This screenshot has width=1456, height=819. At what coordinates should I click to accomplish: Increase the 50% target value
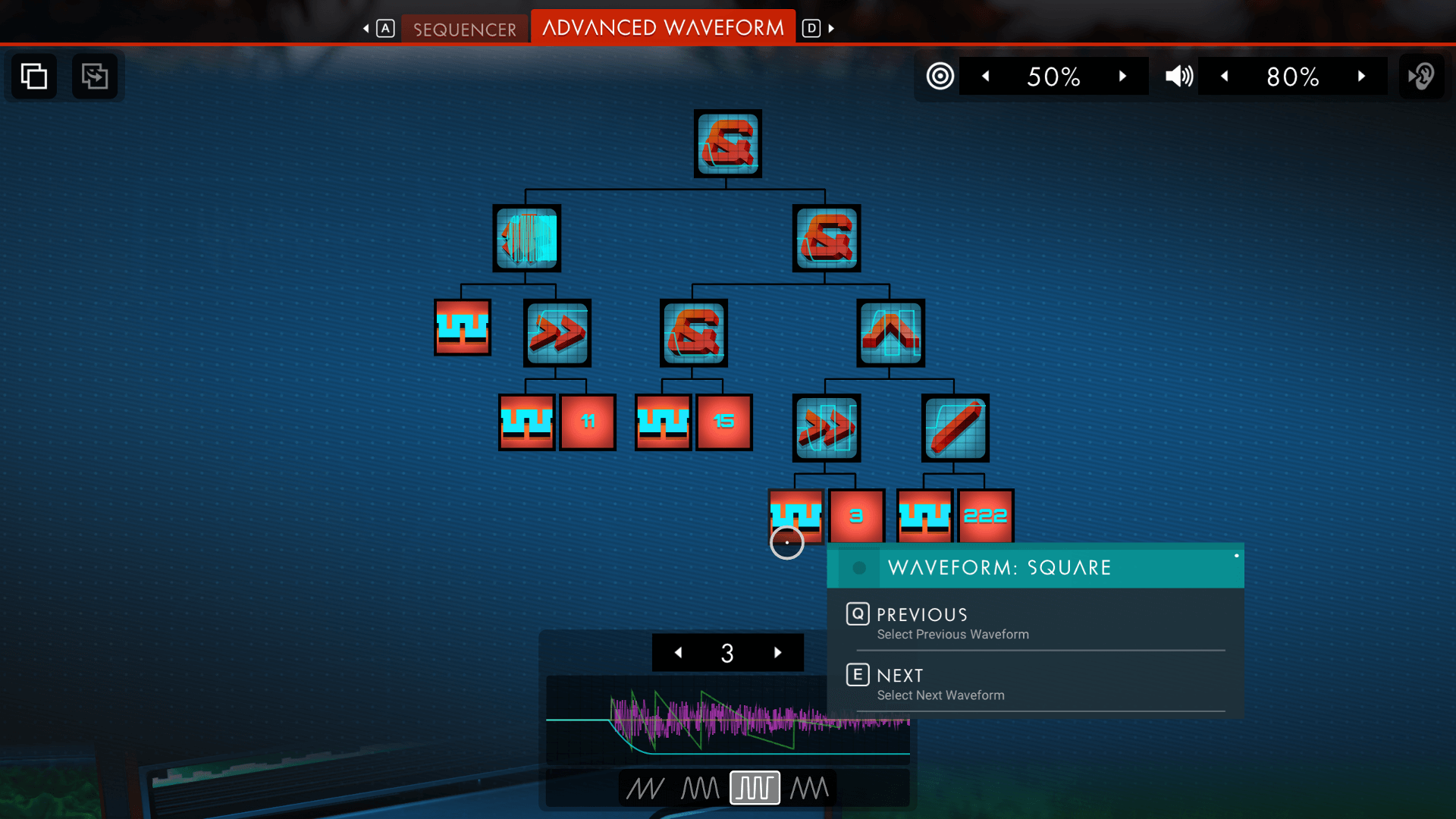(1122, 76)
